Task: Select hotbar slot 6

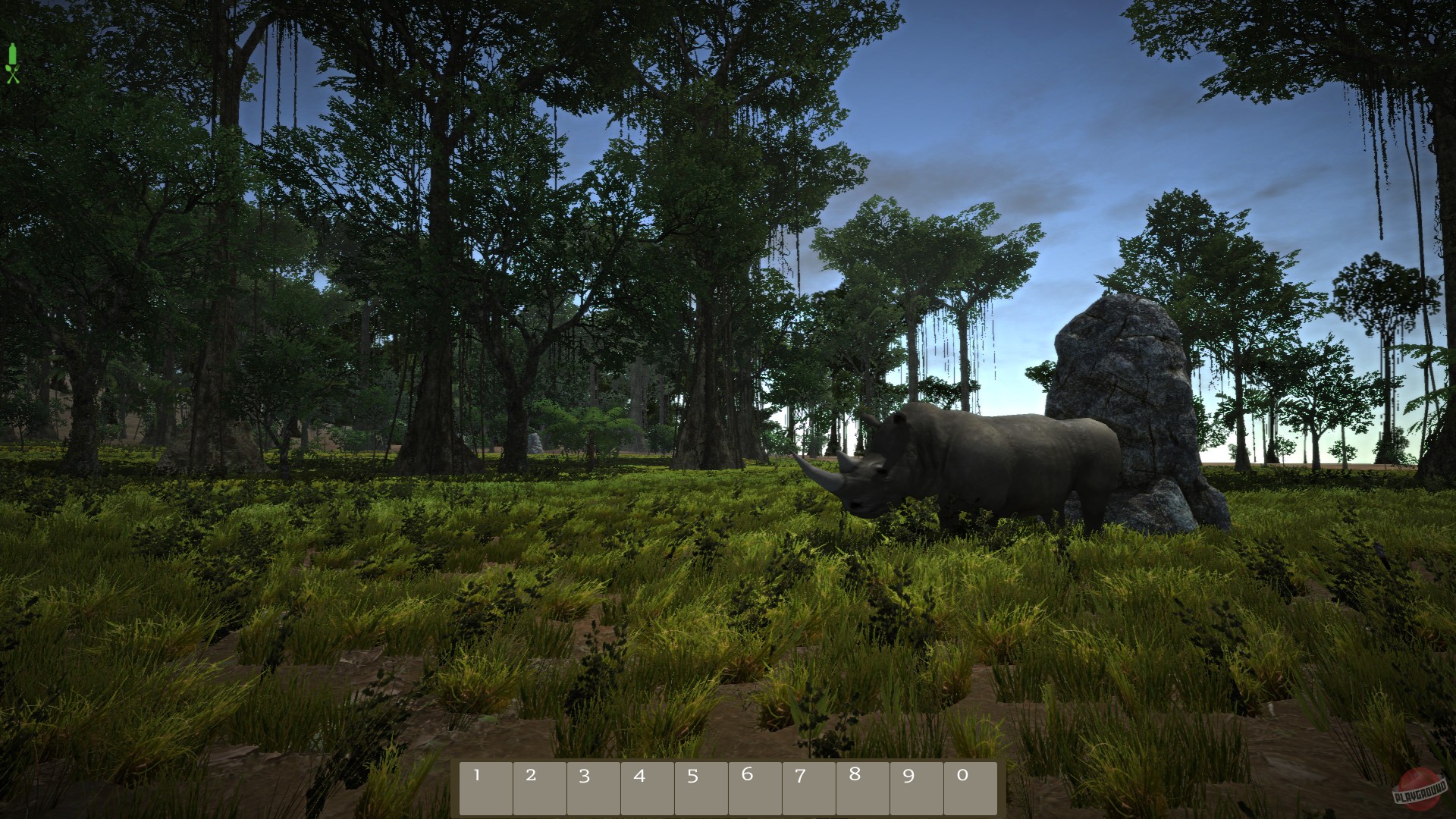Action: coord(755,787)
